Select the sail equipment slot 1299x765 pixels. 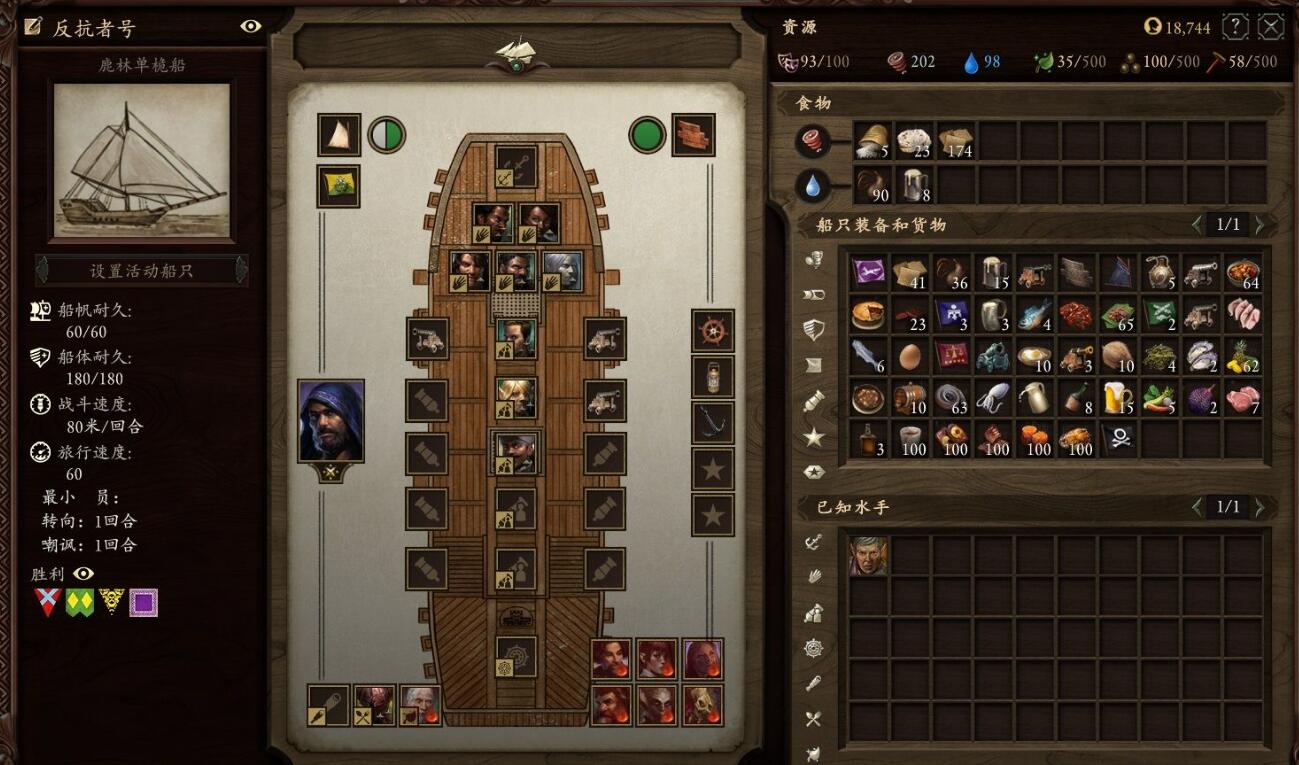click(x=338, y=134)
